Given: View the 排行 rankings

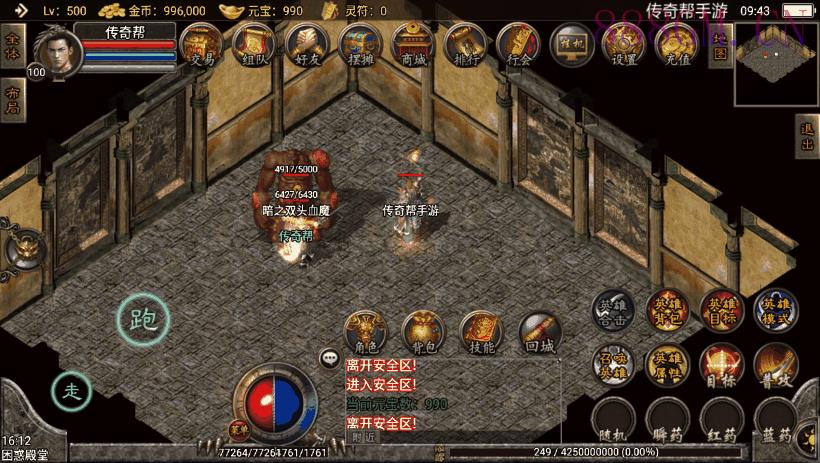Looking at the screenshot, I should 465,45.
